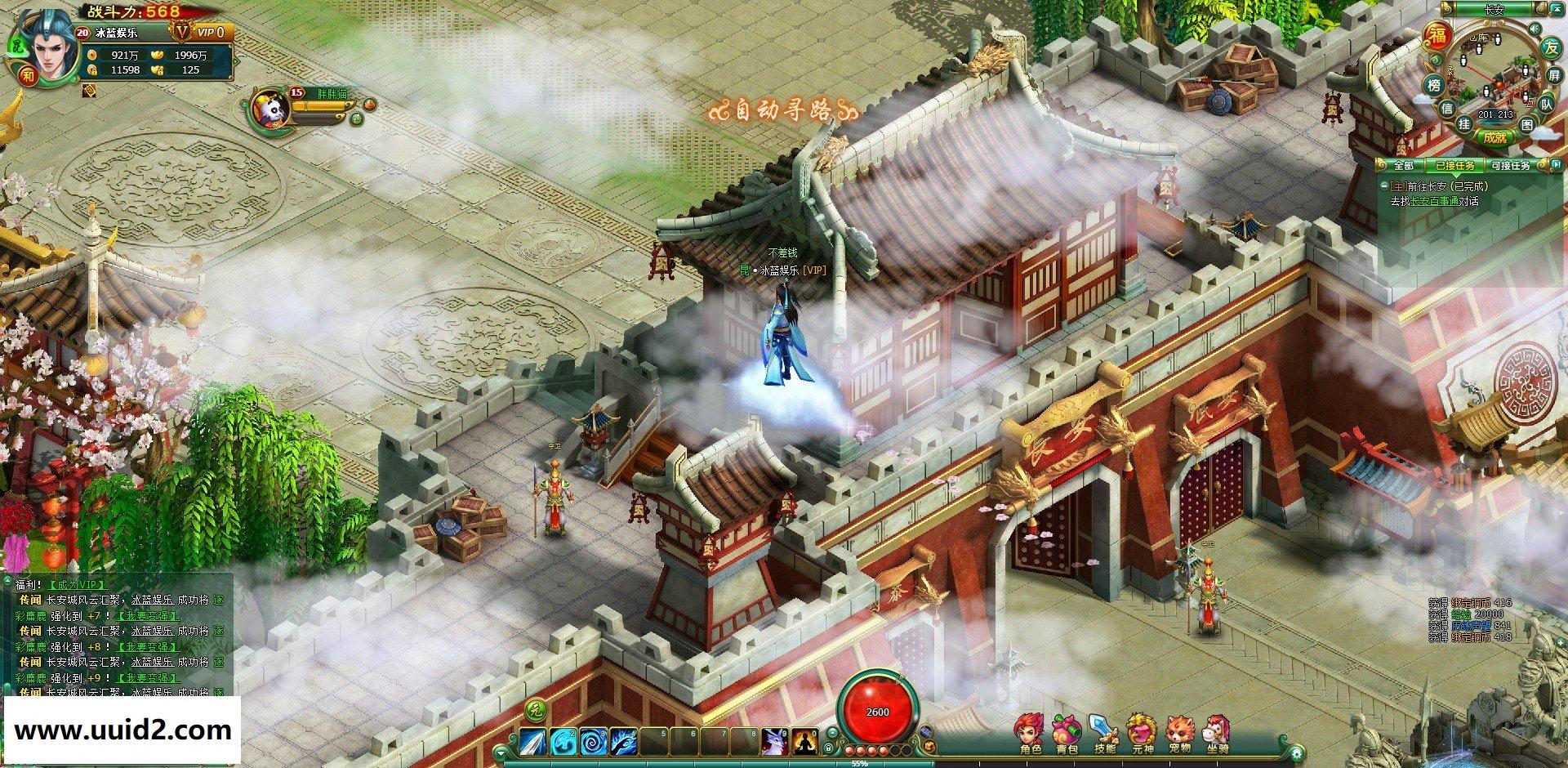Switch to the 可接任务 quest tab

pyautogui.click(x=1512, y=165)
